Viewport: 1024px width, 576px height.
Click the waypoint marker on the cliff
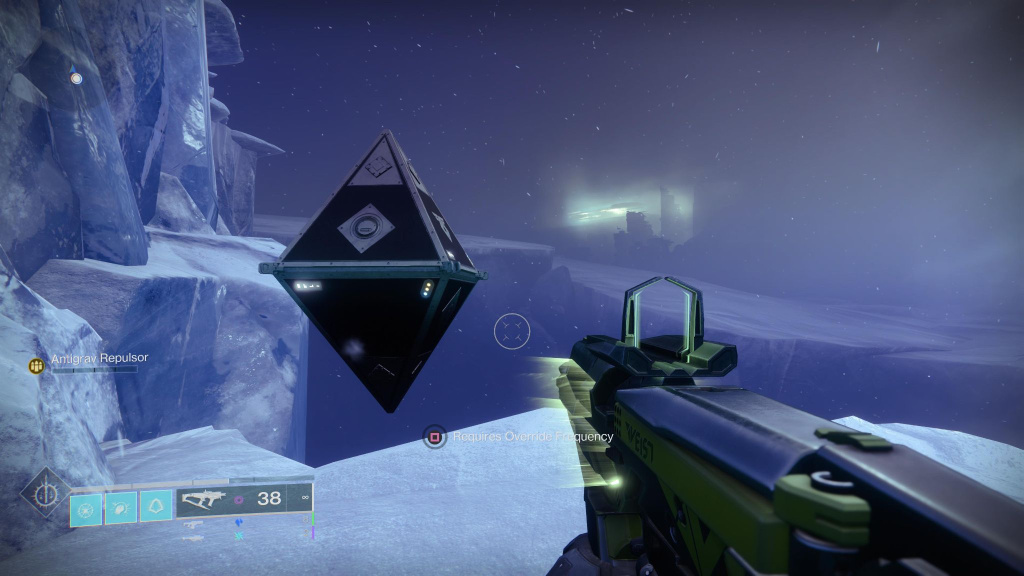[76, 77]
